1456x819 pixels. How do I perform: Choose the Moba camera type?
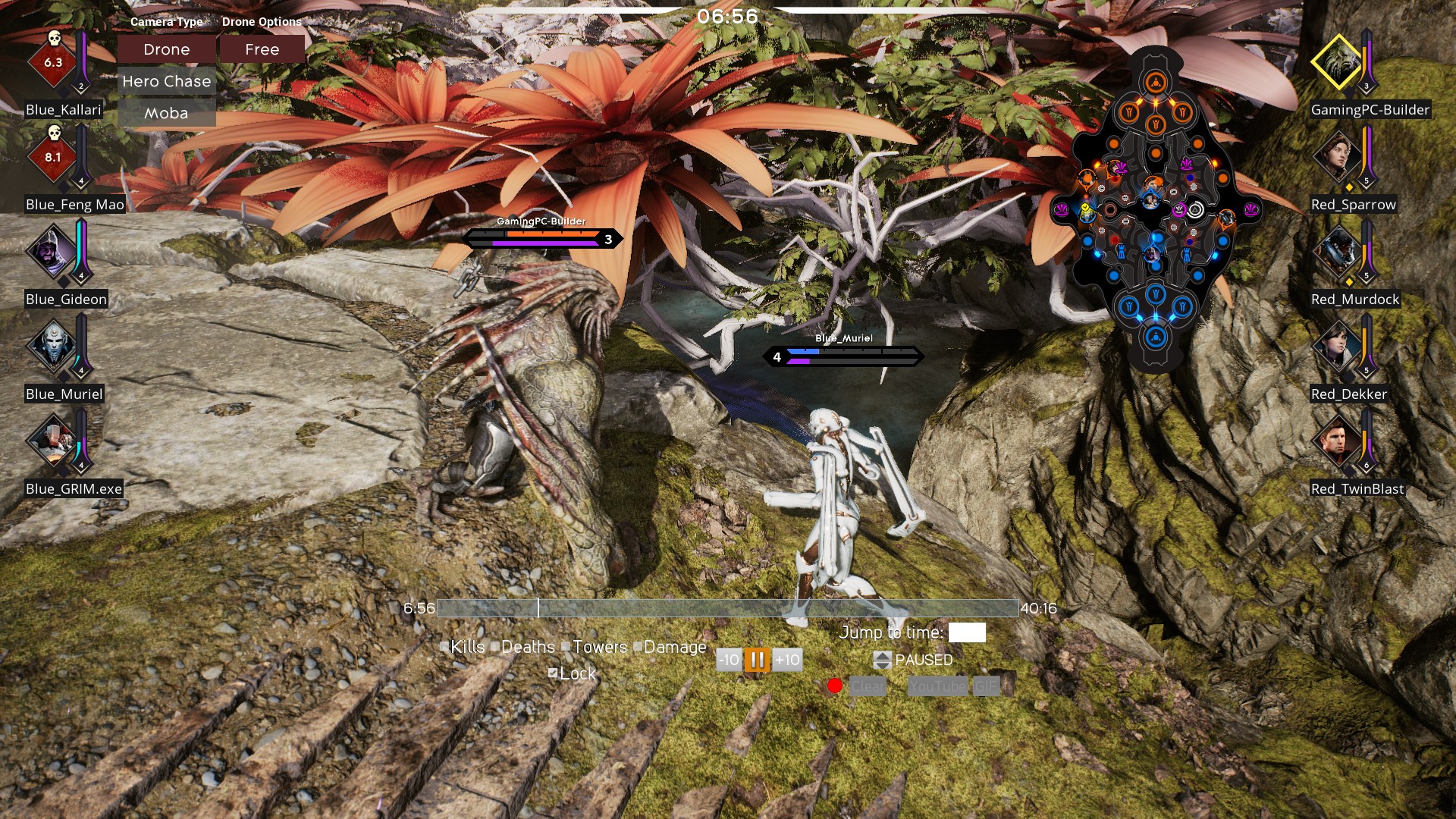(166, 114)
